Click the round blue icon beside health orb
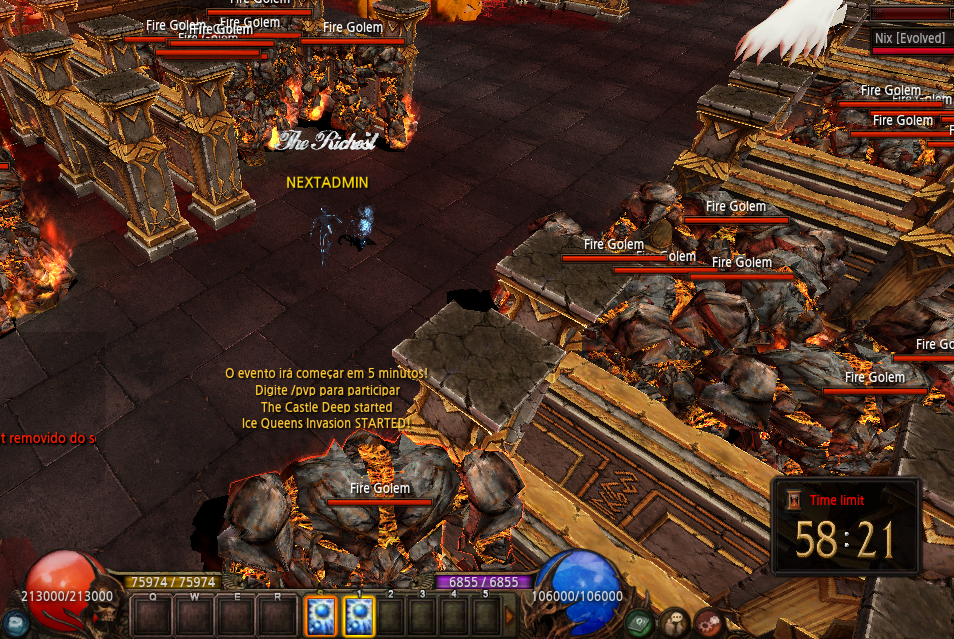 pos(14,622)
